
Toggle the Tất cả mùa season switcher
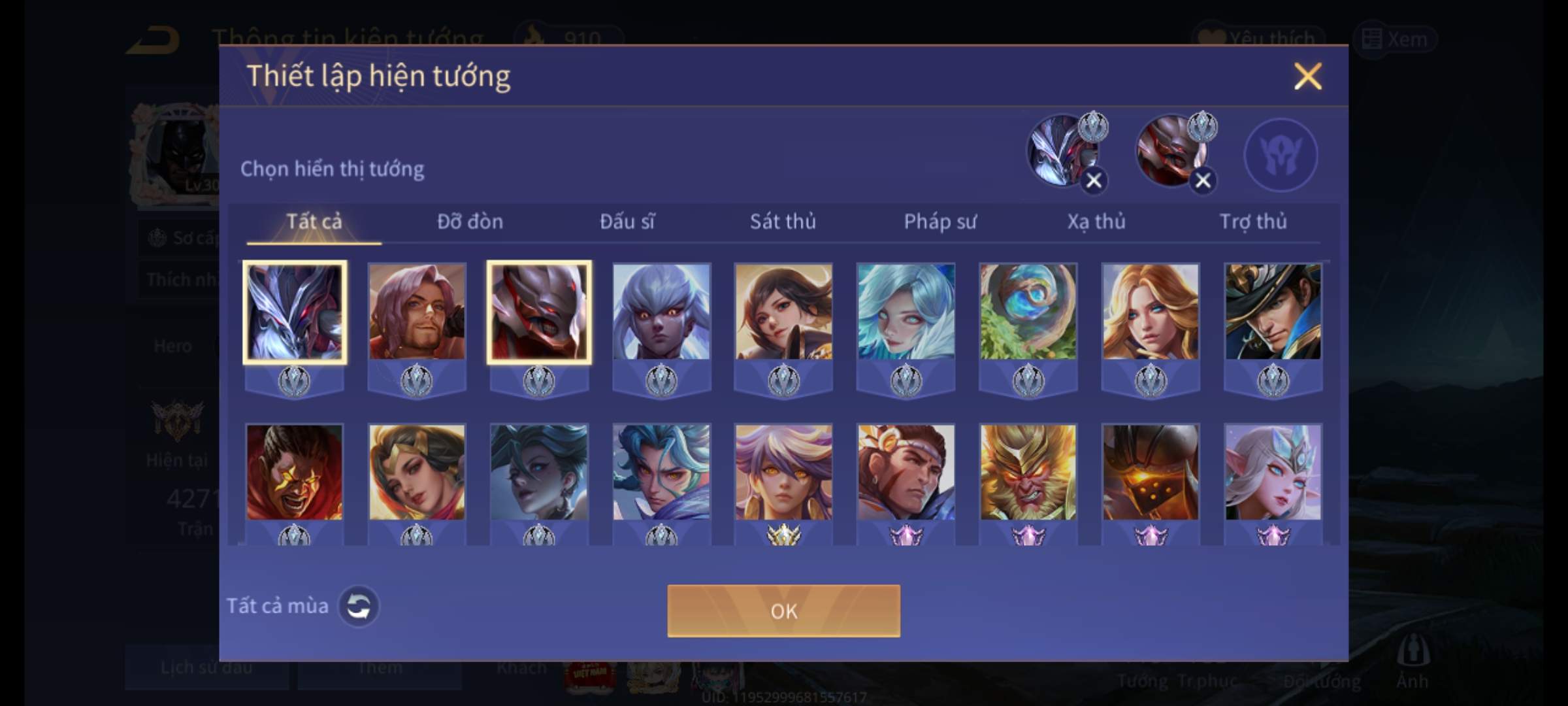[358, 606]
